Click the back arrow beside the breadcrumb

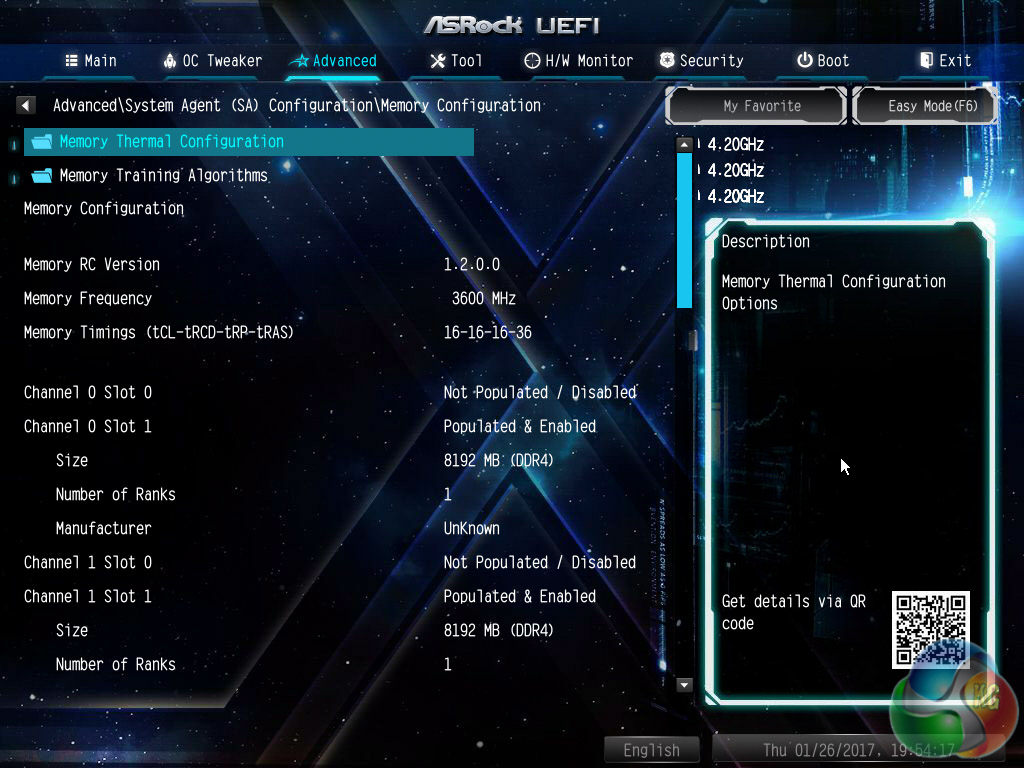[x=27, y=105]
